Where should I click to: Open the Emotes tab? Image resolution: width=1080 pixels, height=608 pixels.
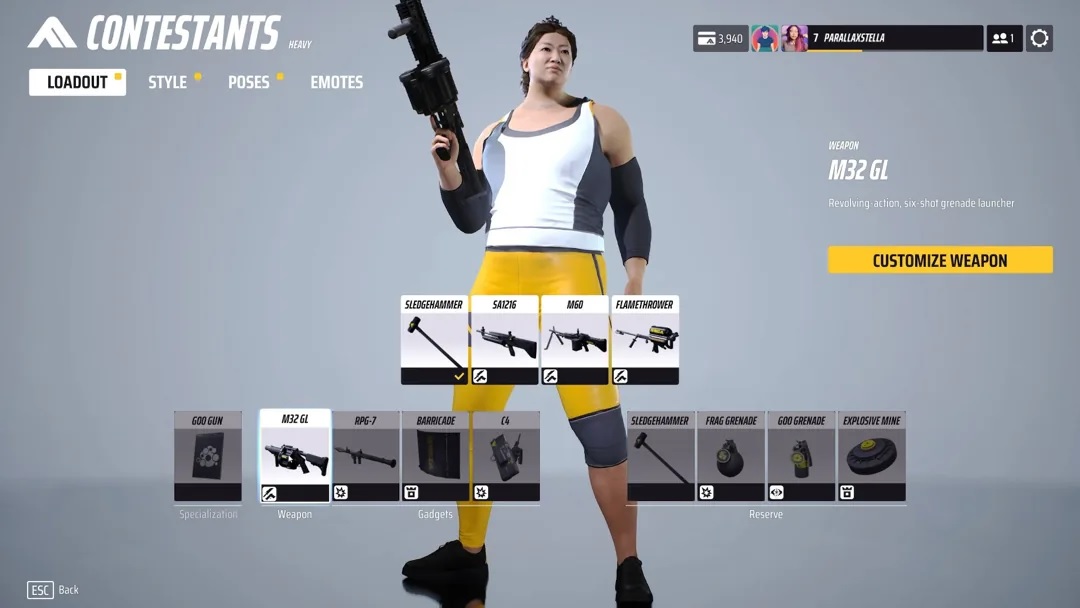pyautogui.click(x=336, y=82)
